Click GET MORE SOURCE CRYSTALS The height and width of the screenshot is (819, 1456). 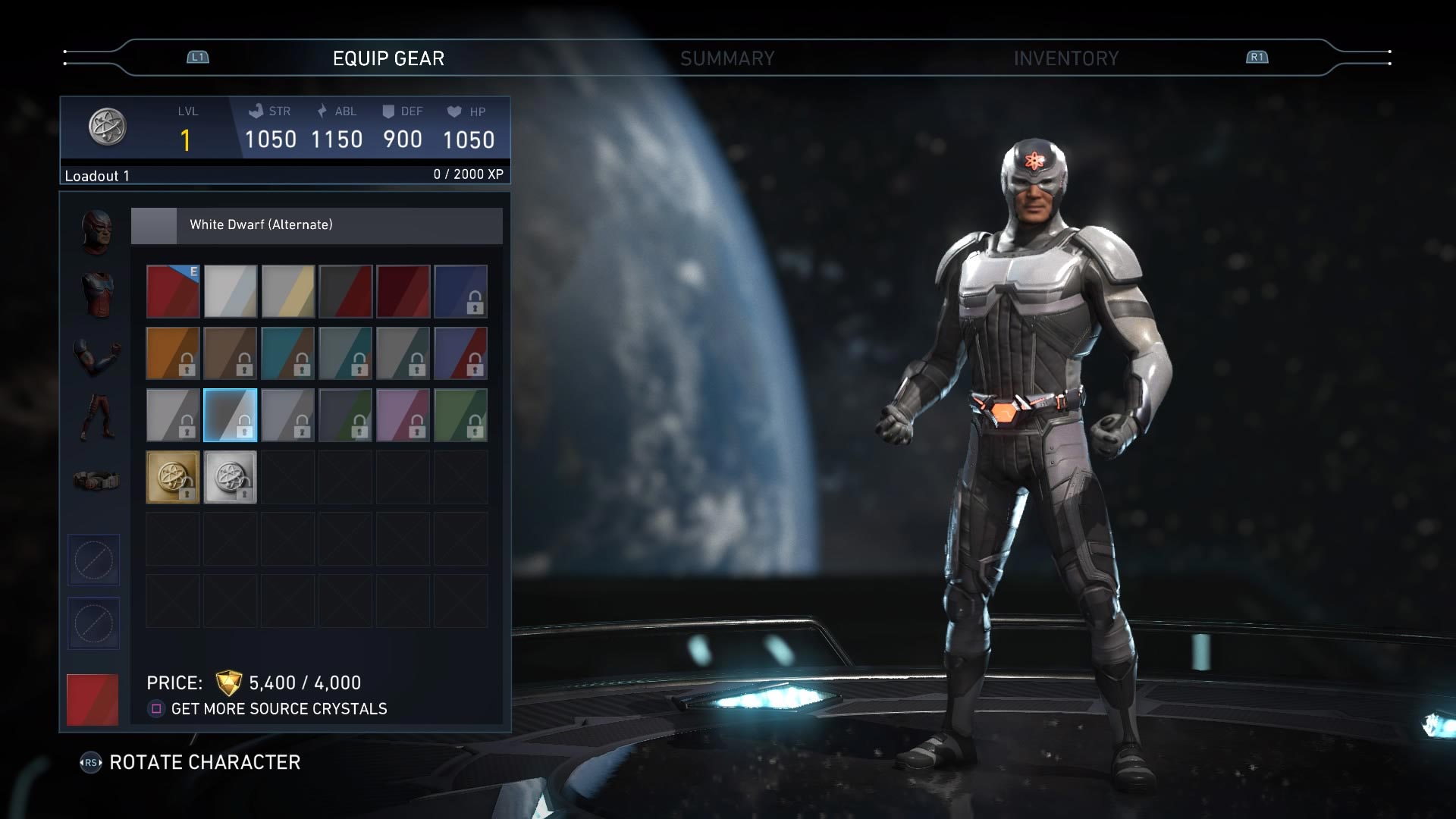pos(280,709)
